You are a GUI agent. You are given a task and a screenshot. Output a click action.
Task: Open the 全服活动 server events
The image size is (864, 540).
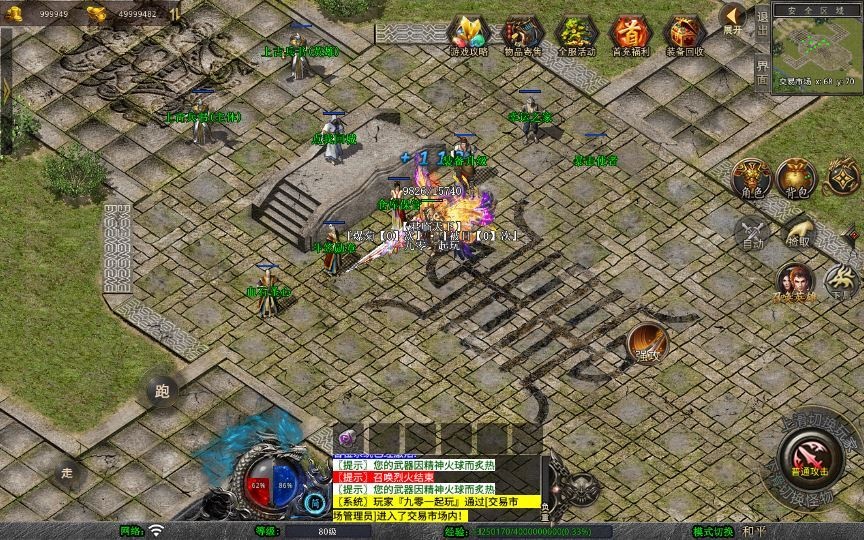pyautogui.click(x=576, y=34)
